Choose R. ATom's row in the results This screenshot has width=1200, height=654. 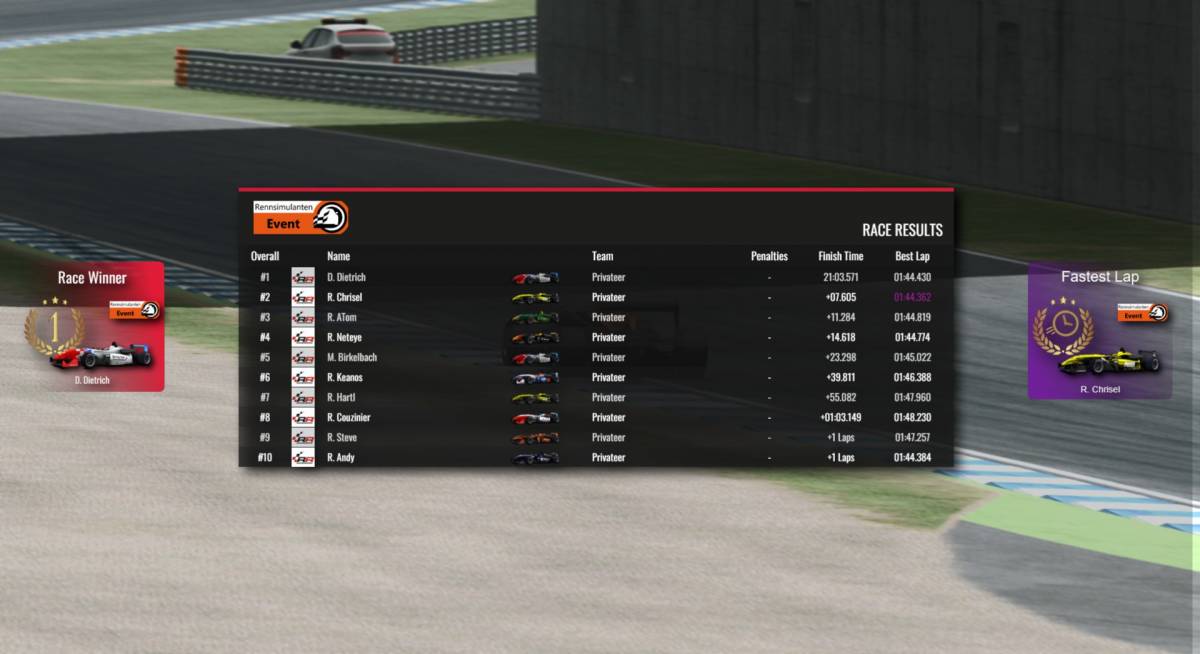595,317
